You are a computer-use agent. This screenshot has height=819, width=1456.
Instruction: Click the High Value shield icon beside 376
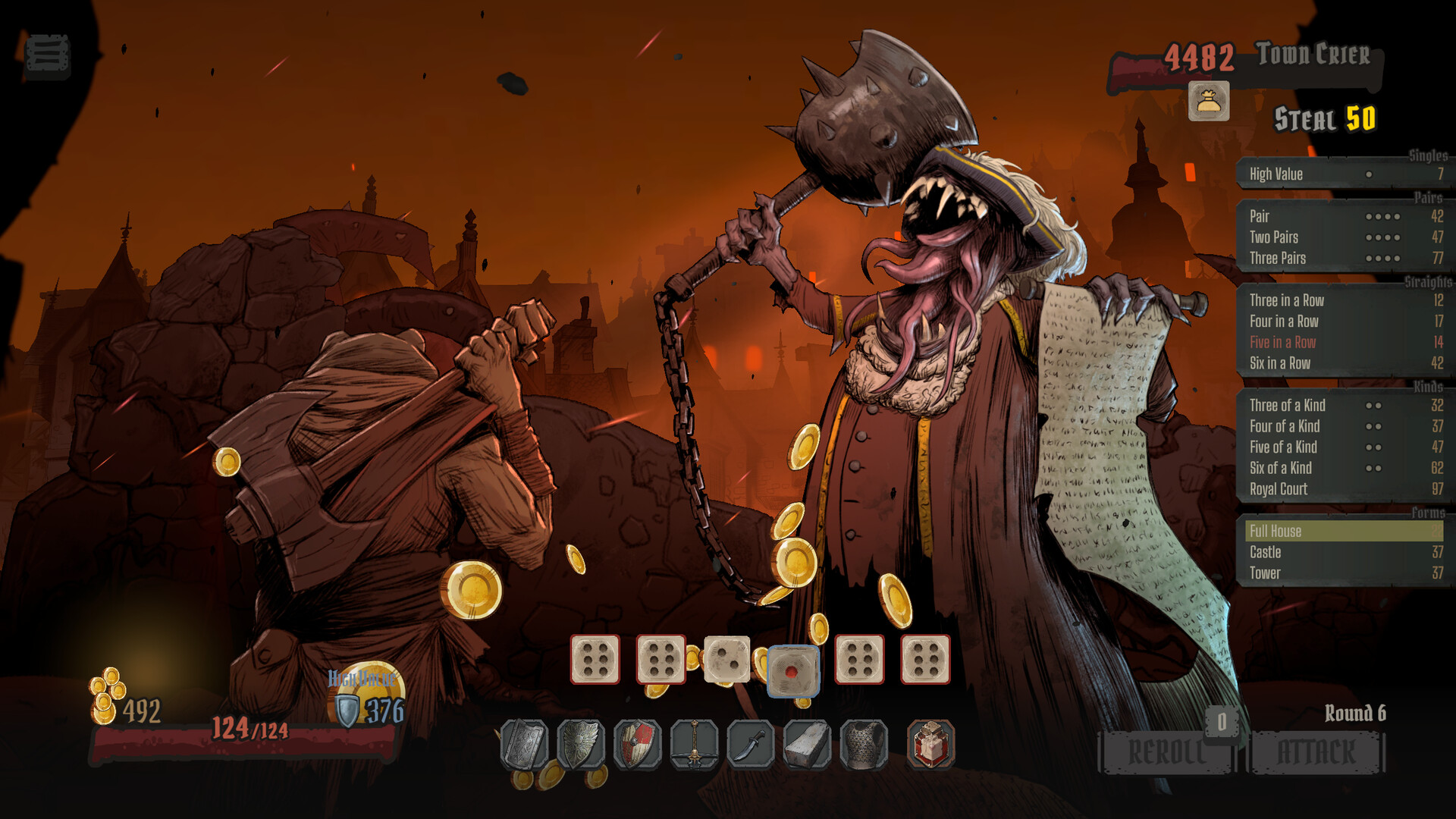(x=348, y=709)
